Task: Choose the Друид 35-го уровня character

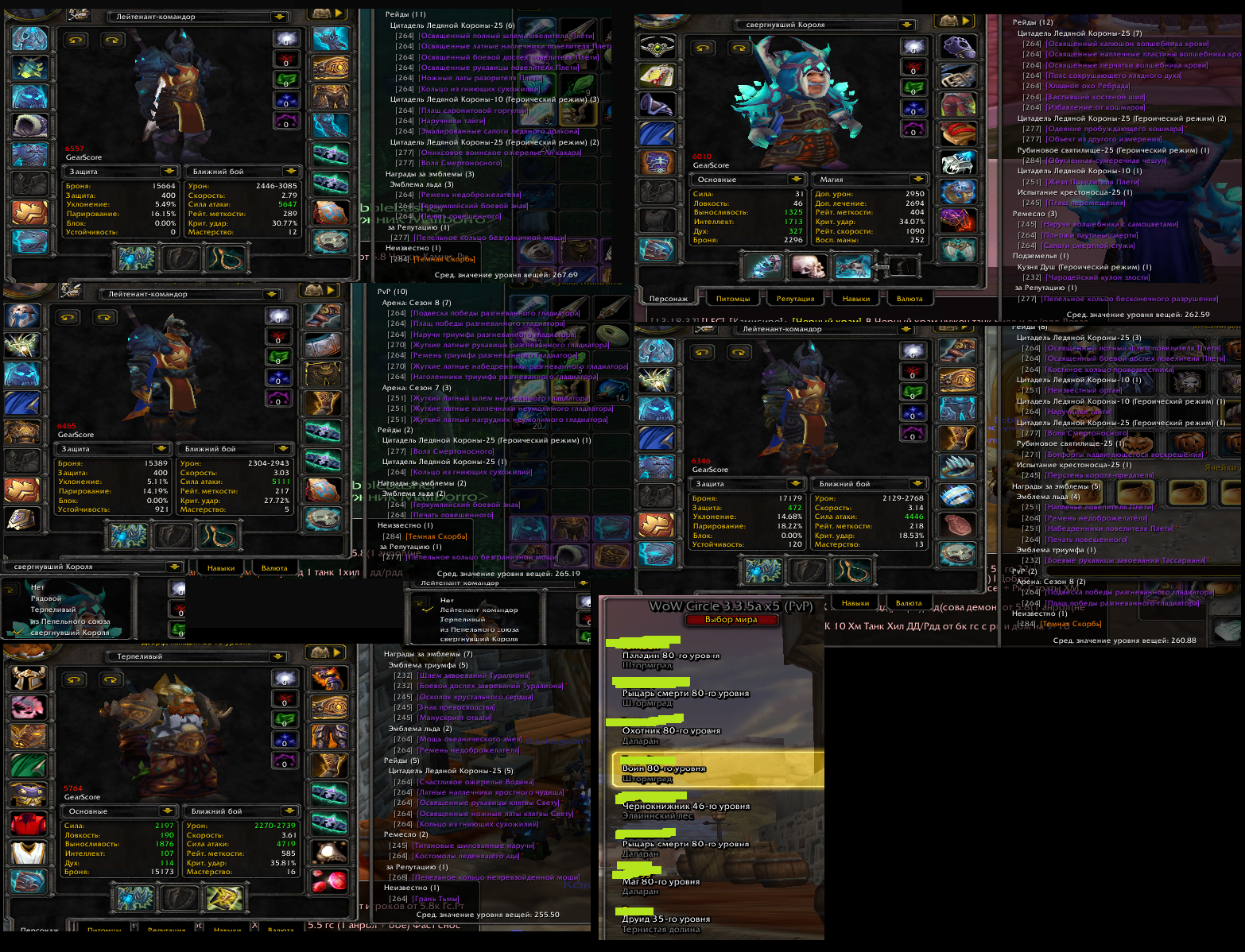Action: (x=665, y=919)
